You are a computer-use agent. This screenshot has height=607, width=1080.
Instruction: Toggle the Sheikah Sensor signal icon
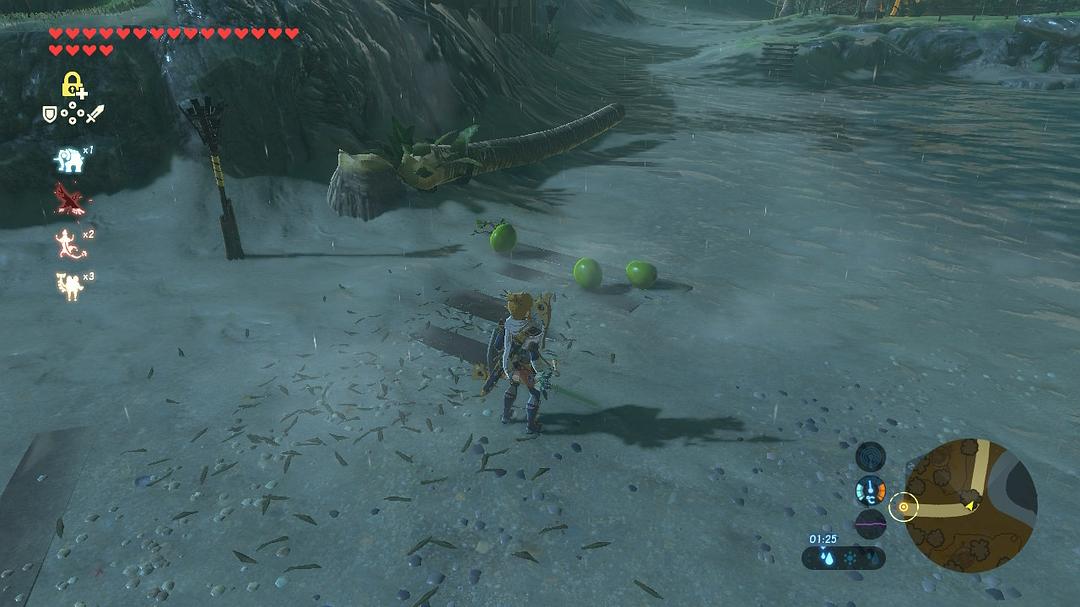click(x=871, y=456)
